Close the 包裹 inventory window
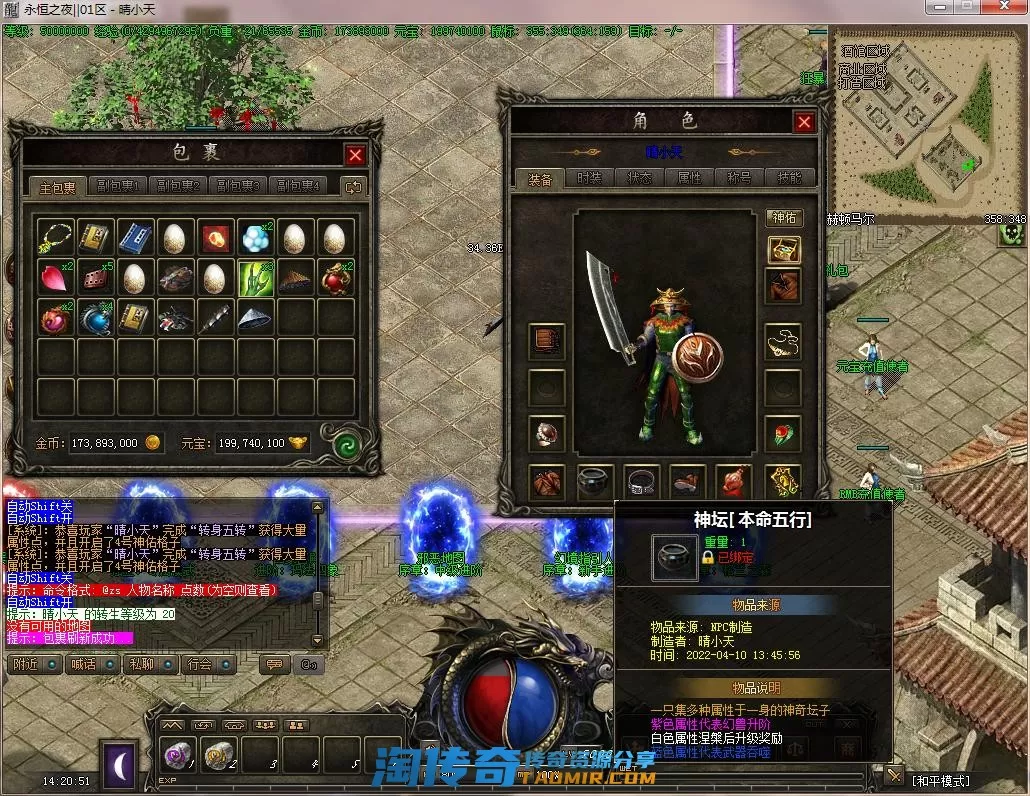The width and height of the screenshot is (1030, 796). tap(355, 155)
